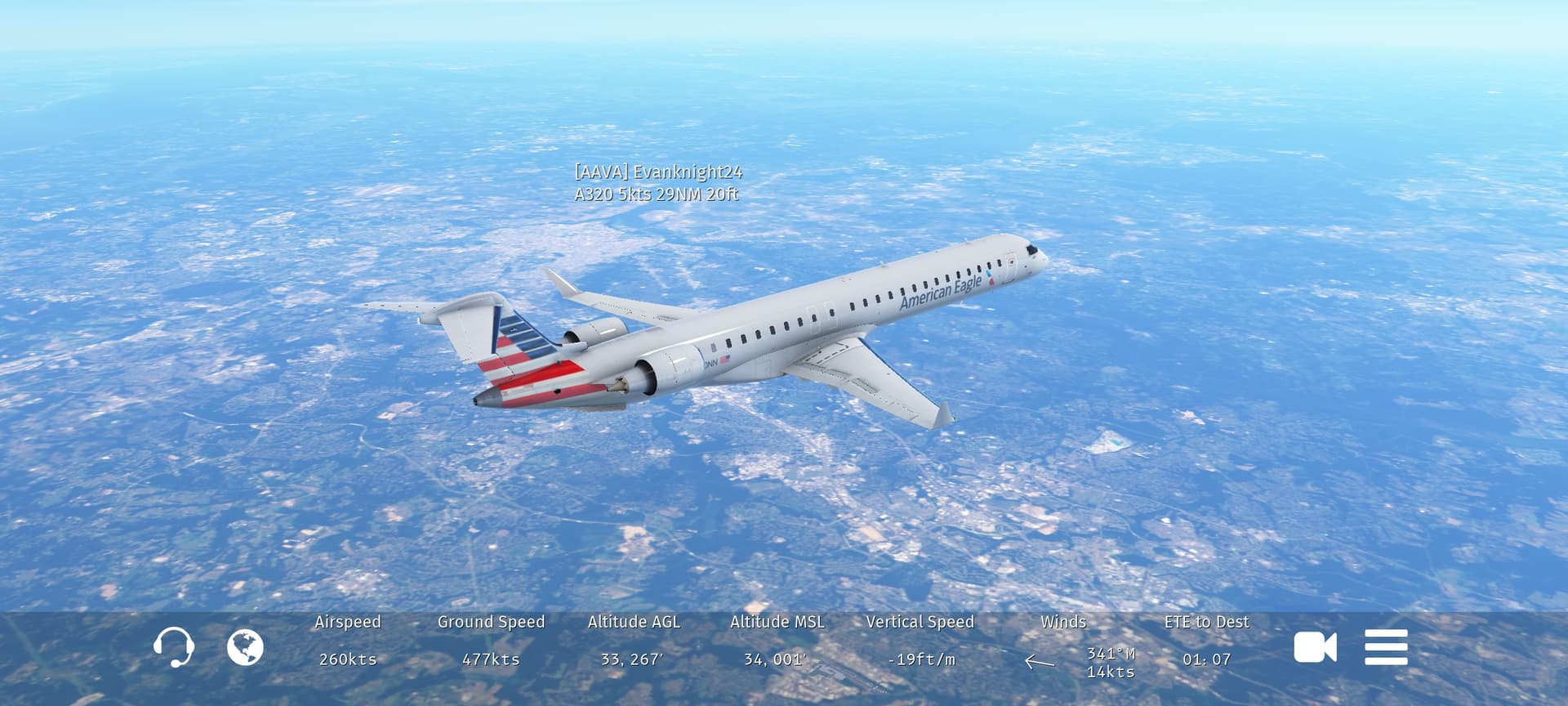Open the ATC headset communications menu
The image size is (1568, 706).
click(x=173, y=647)
